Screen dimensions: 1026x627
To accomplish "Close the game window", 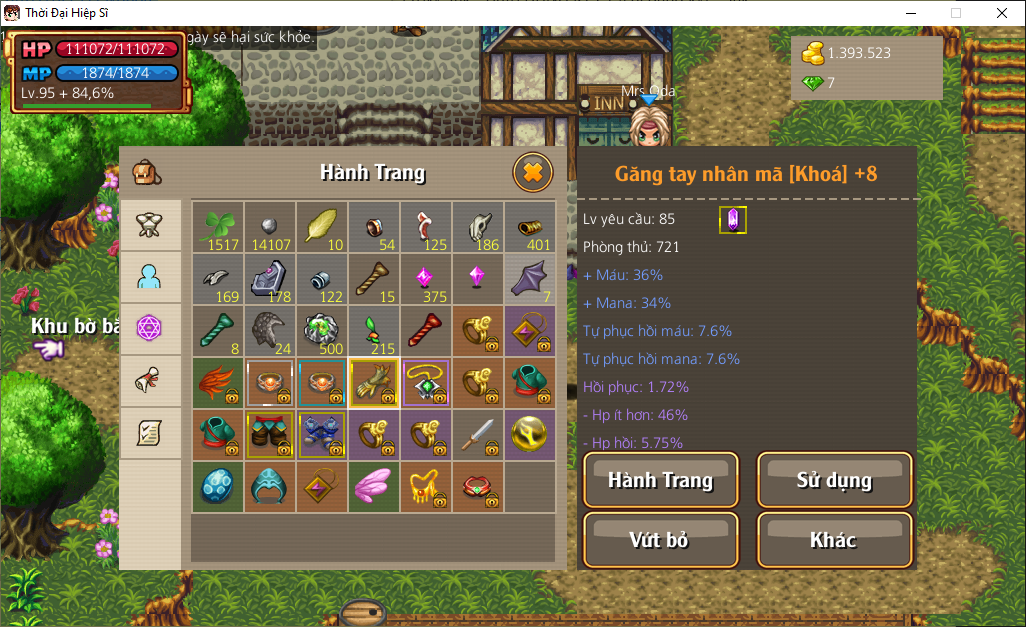I will (1002, 13).
